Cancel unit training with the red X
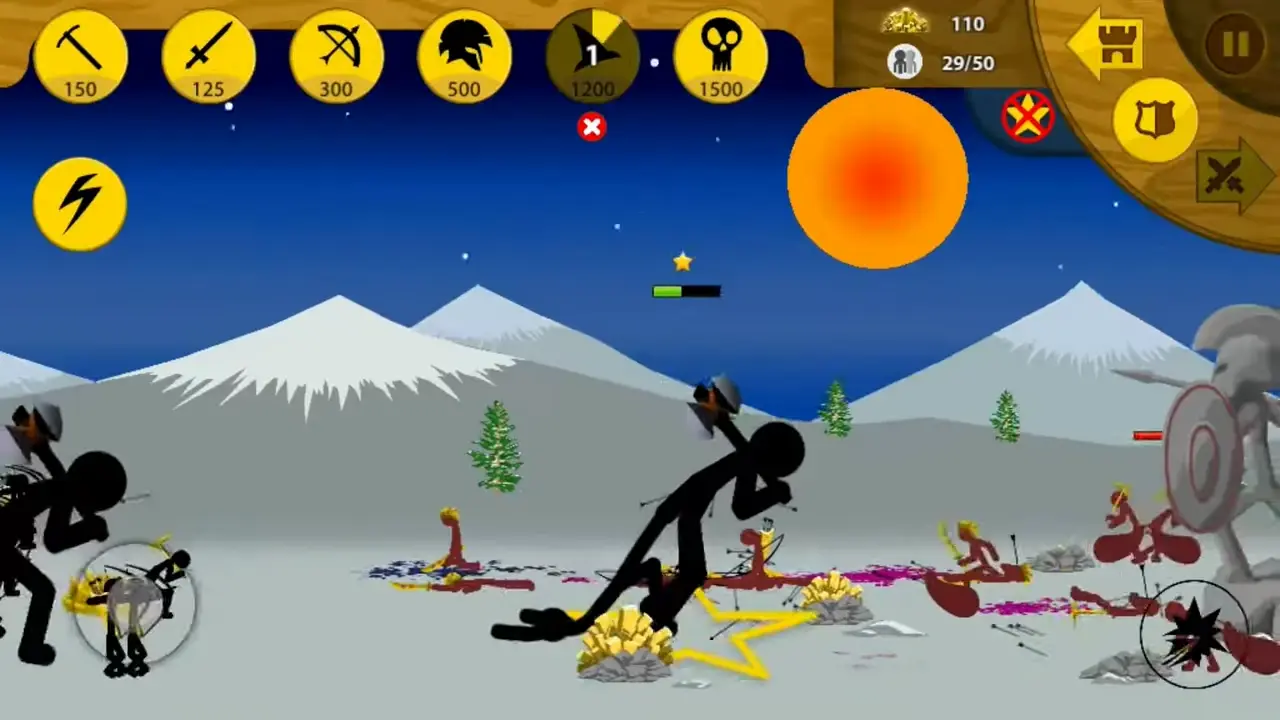 [x=592, y=127]
